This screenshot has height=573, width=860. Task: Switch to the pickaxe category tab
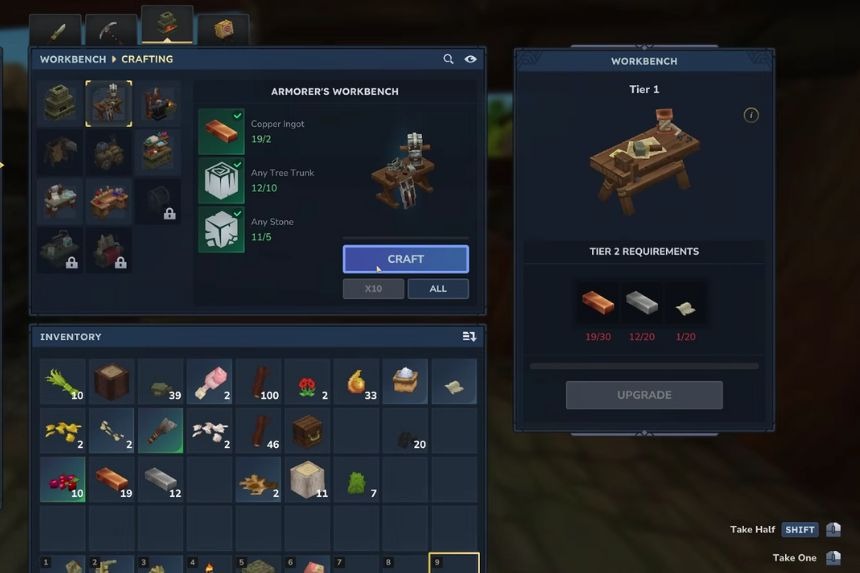[x=111, y=30]
